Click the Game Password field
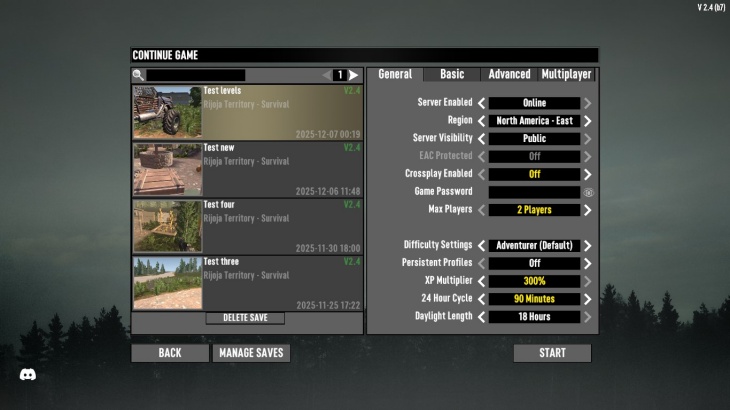Image resolution: width=730 pixels, height=410 pixels. (534, 192)
